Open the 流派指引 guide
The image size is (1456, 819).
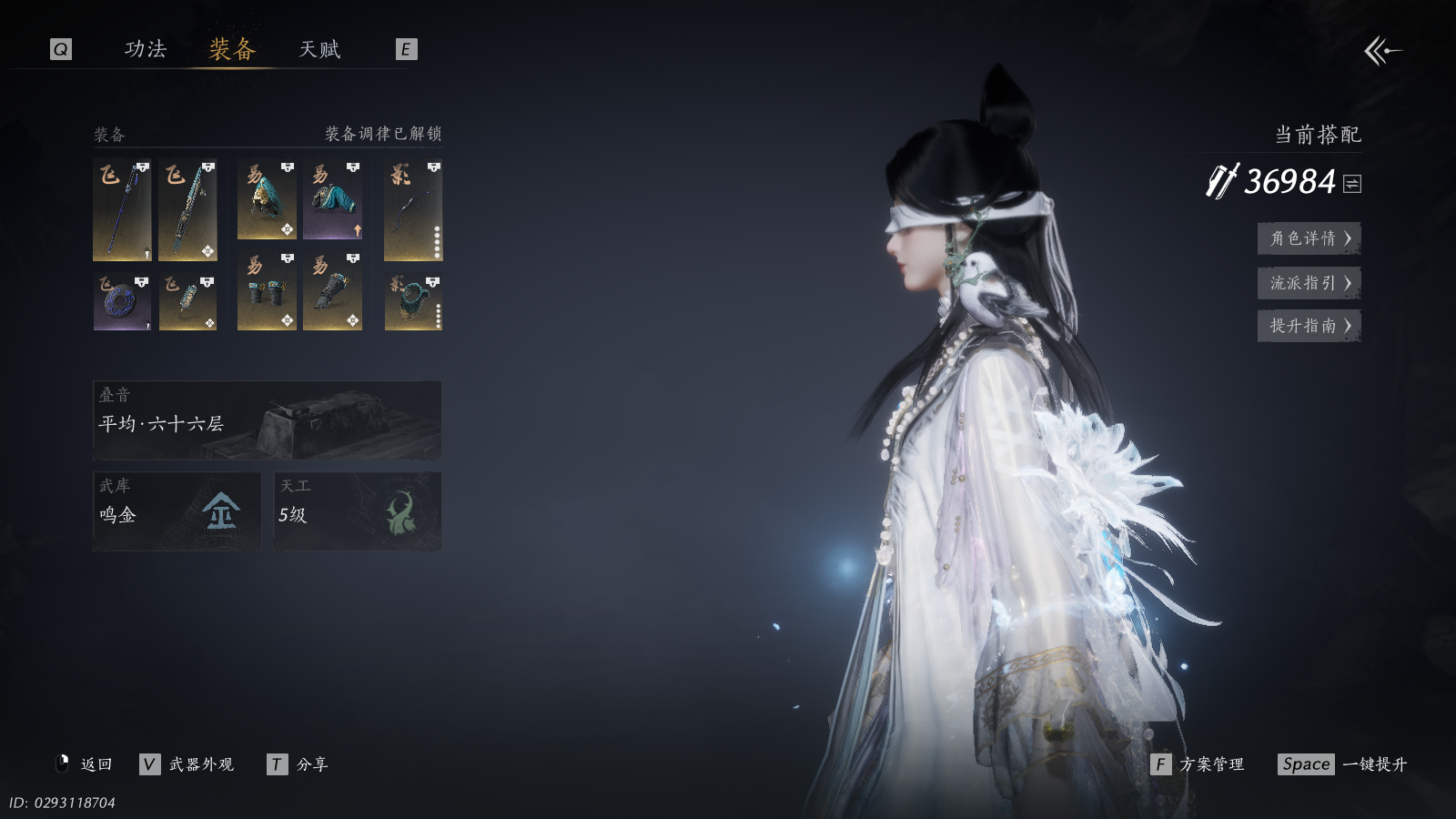(x=1309, y=283)
